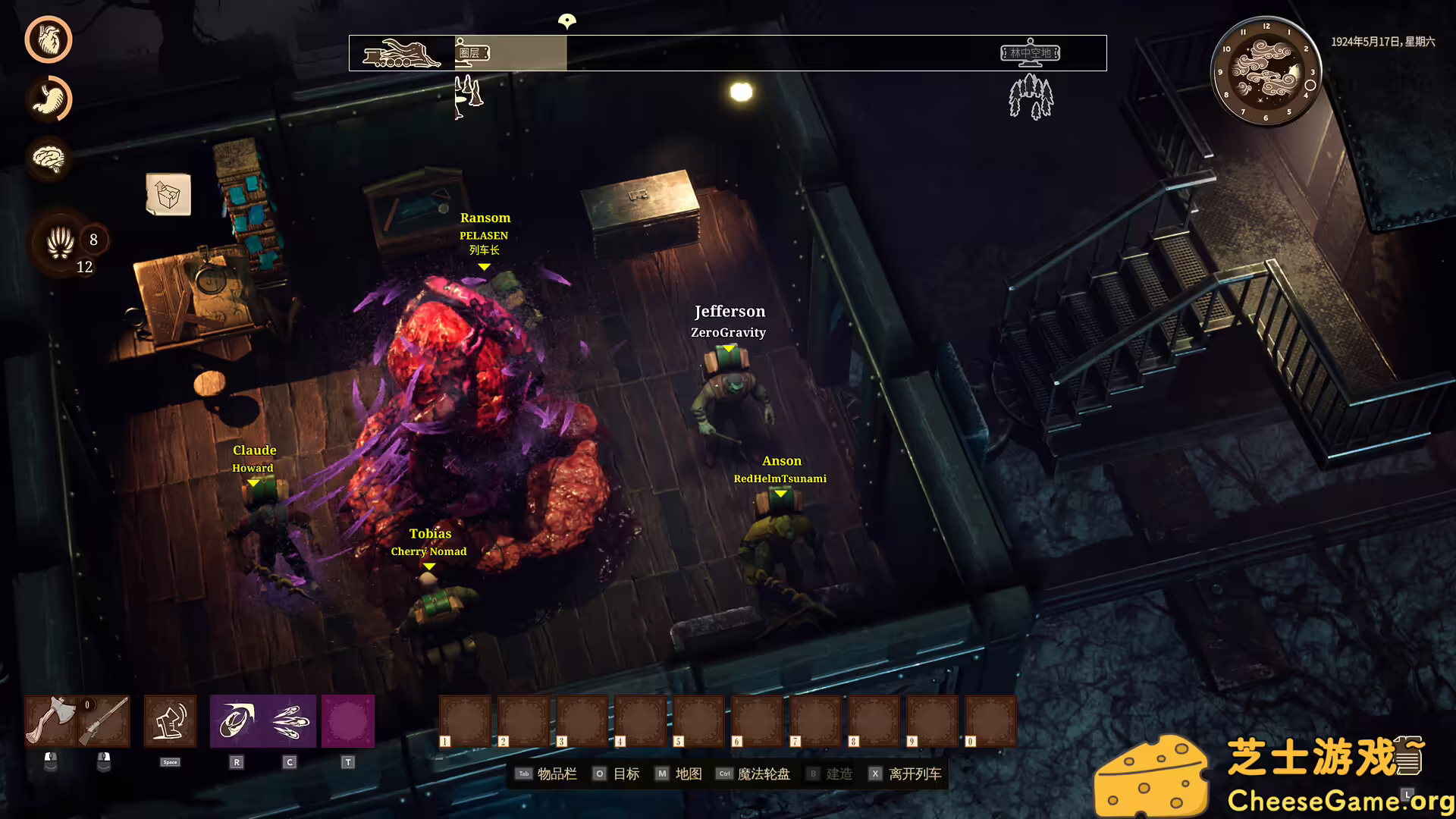This screenshot has height=819, width=1456.
Task: Cast the claw spell bound to R
Action: pos(236,720)
